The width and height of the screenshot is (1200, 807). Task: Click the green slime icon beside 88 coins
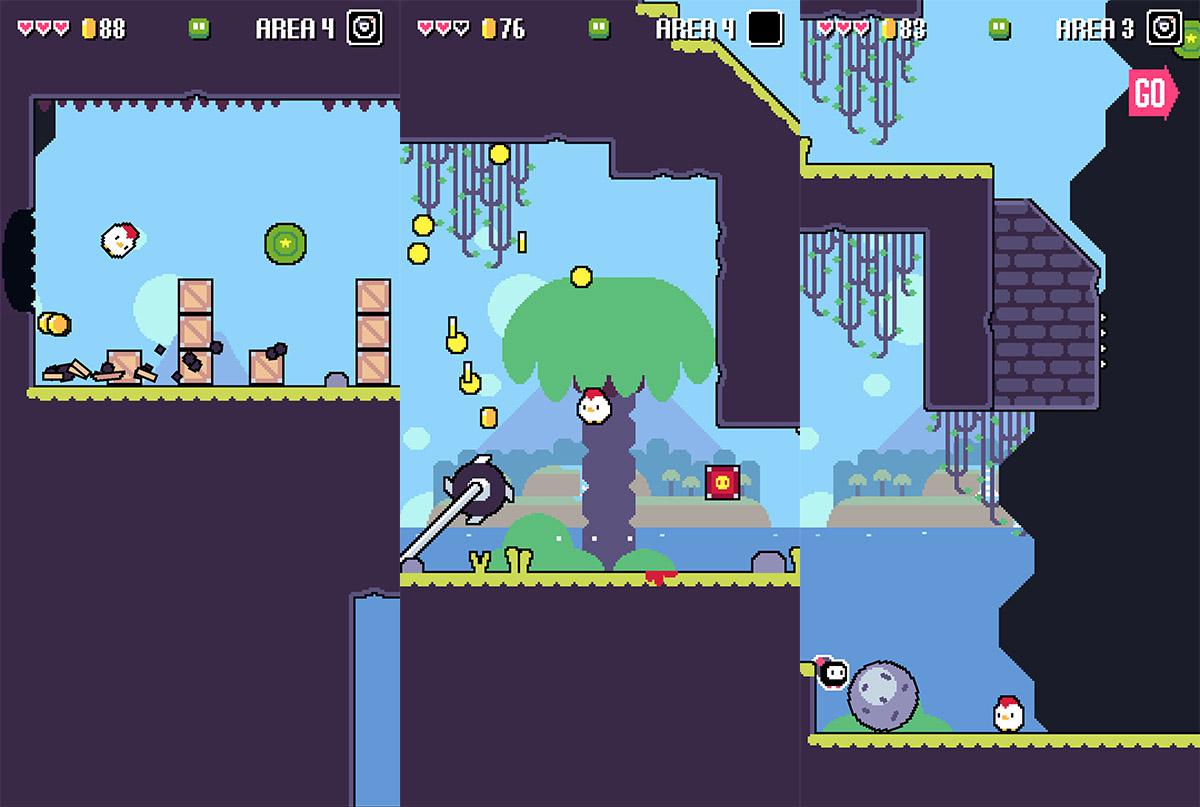[x=199, y=28]
